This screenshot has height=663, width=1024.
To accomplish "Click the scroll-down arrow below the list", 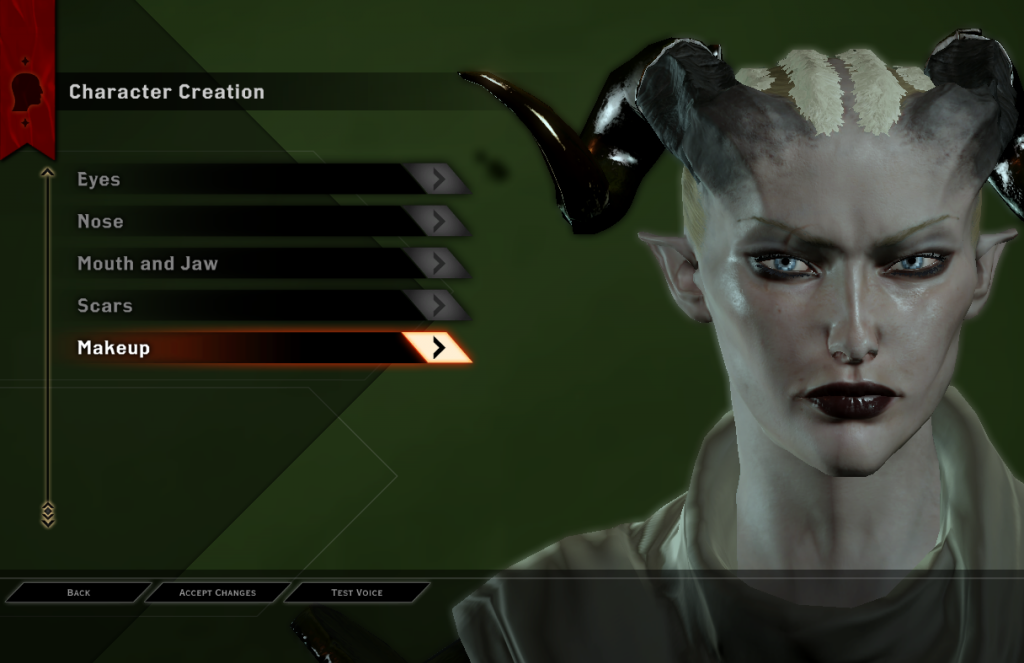I will (47, 516).
